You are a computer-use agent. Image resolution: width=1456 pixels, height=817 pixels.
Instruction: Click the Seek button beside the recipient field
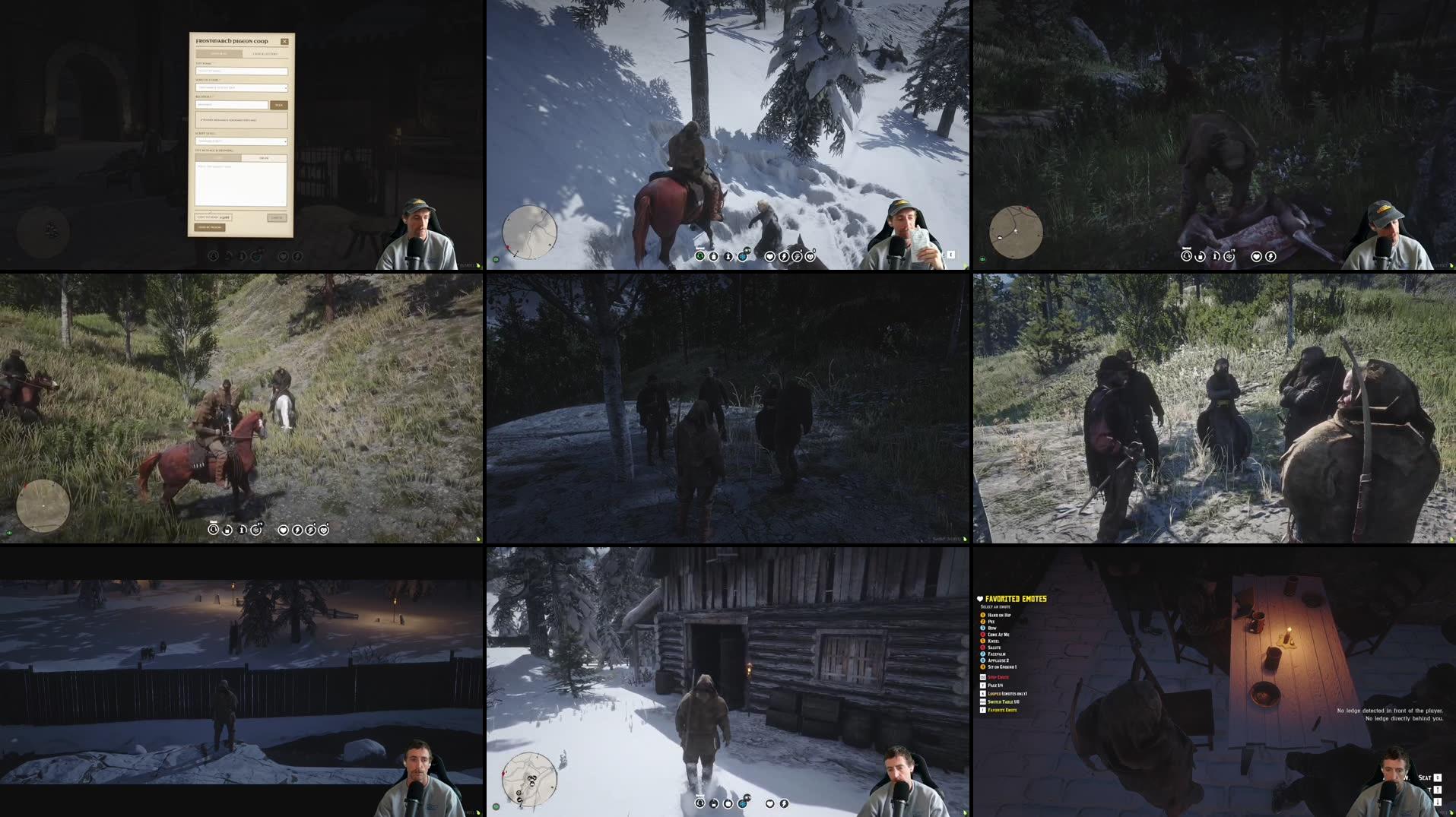tap(279, 105)
